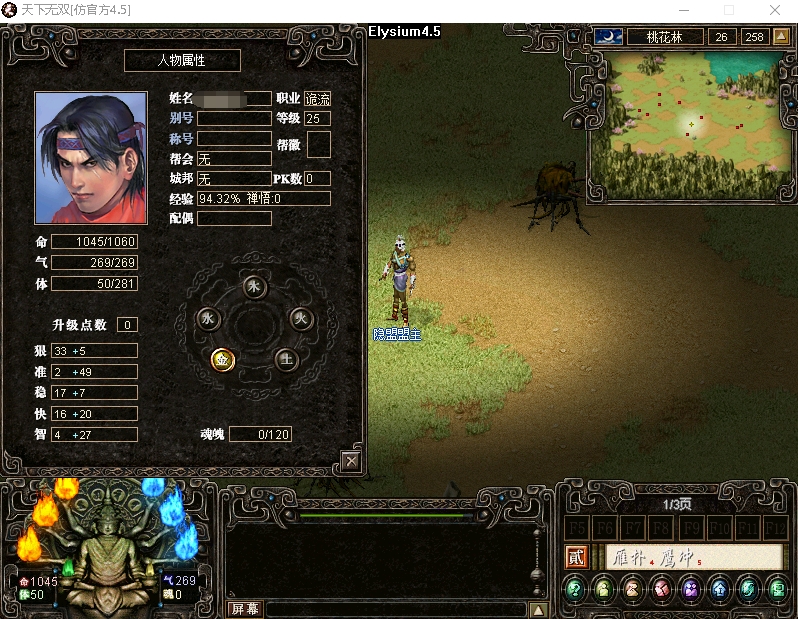Viewport: 798px width, 619px height.
Task: Click the 别号 nickname field
Action: click(x=234, y=118)
